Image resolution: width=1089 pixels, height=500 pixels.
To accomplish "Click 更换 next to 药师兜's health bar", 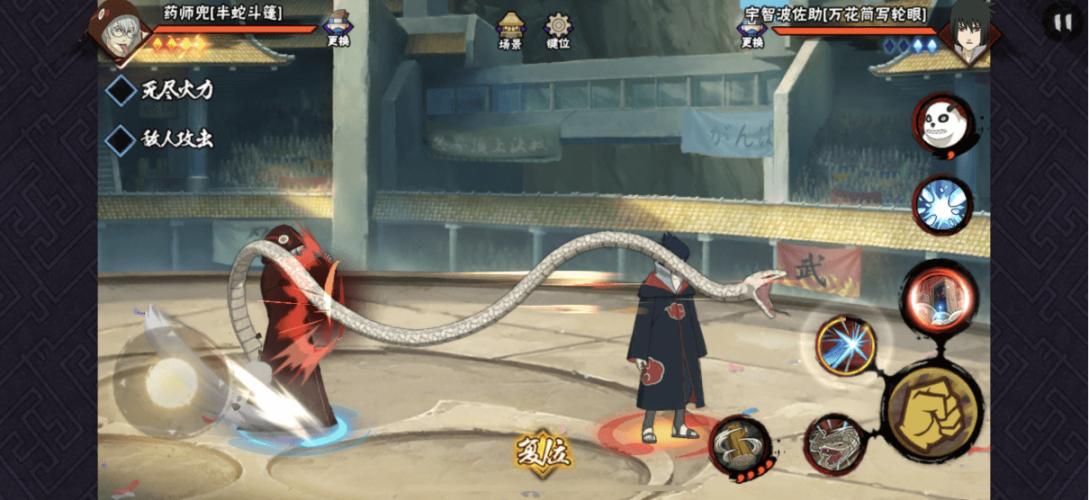I will coord(338,29).
